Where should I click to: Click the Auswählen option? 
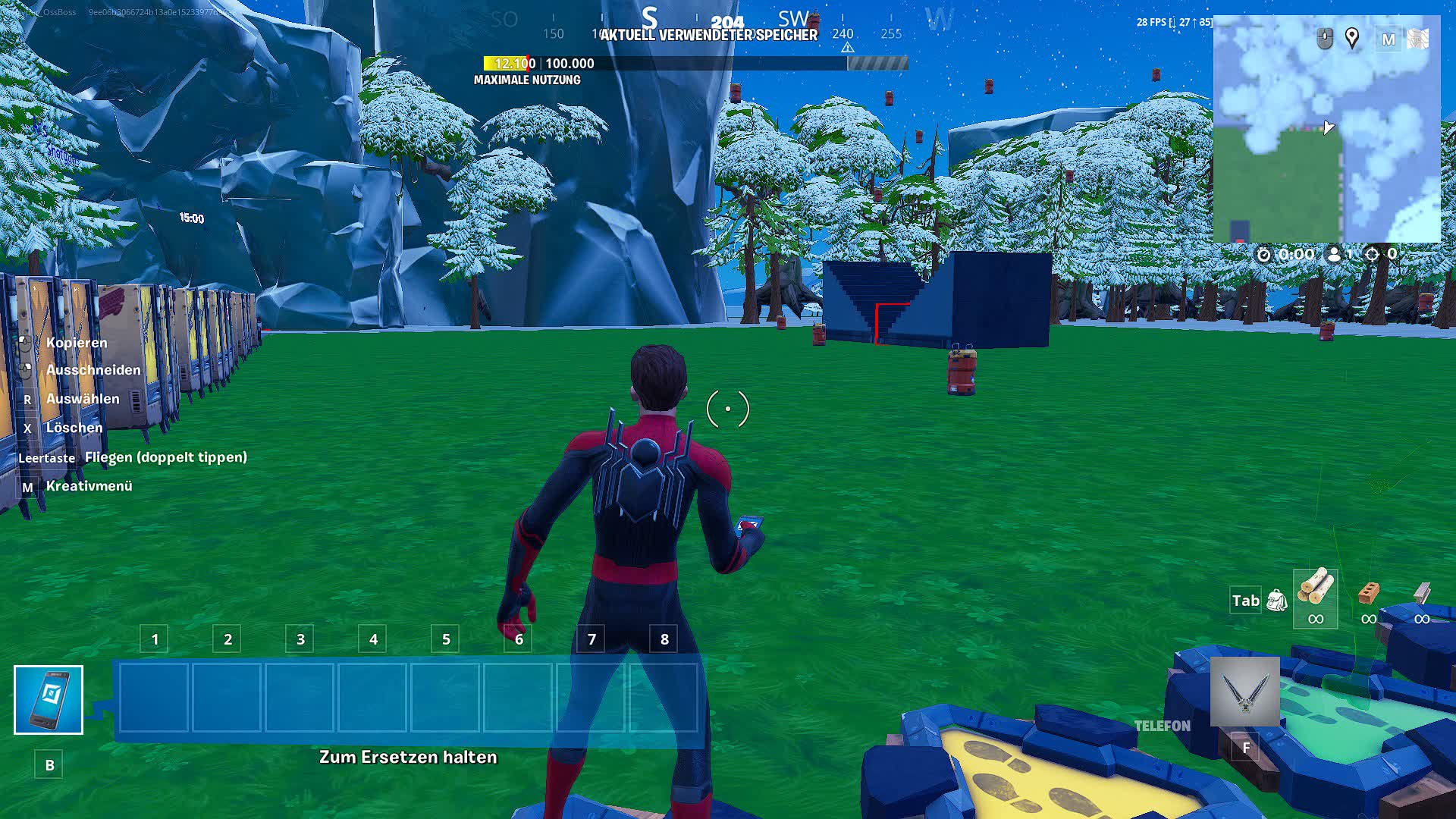82,399
